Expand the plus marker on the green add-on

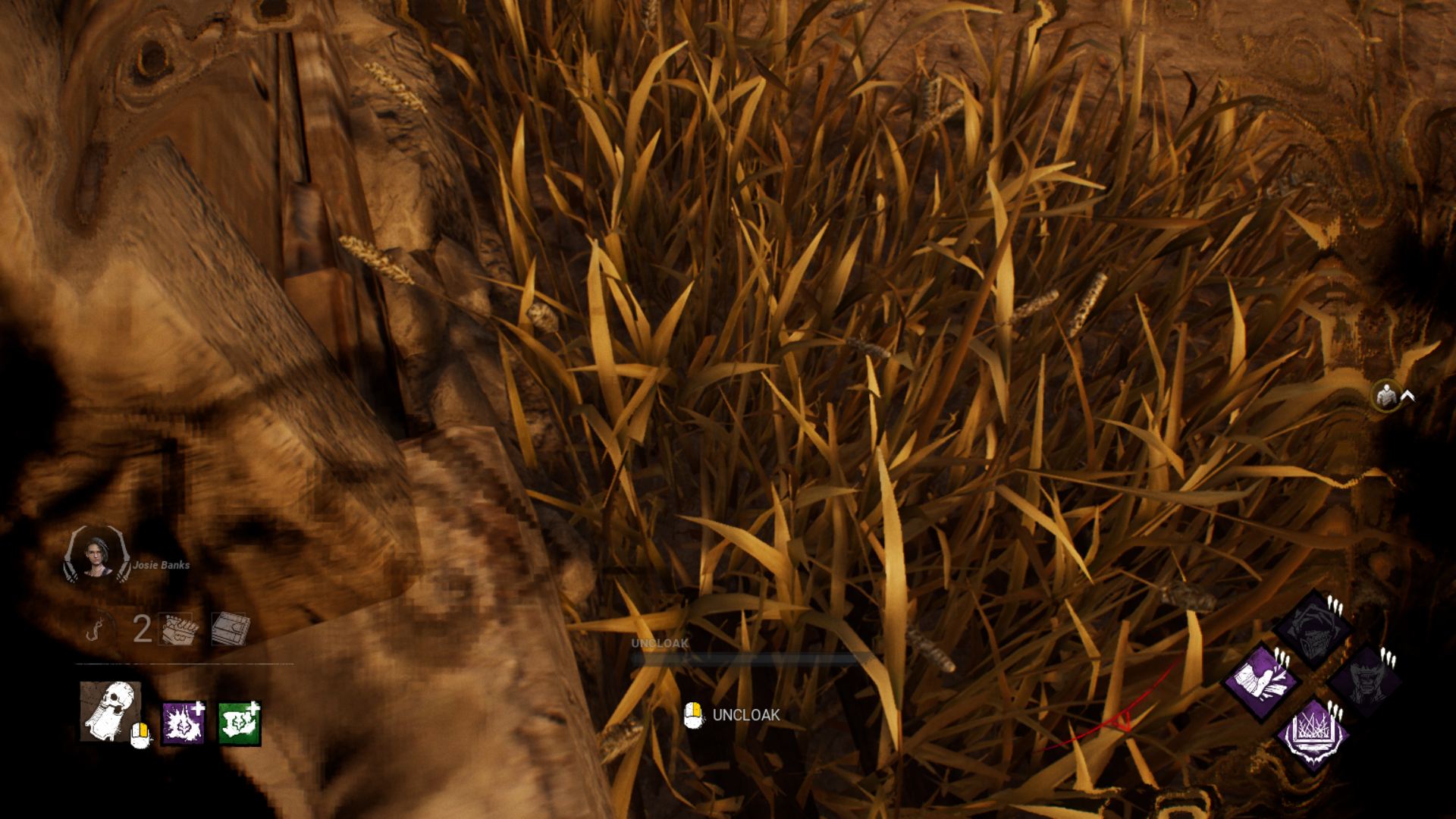pyautogui.click(x=253, y=707)
